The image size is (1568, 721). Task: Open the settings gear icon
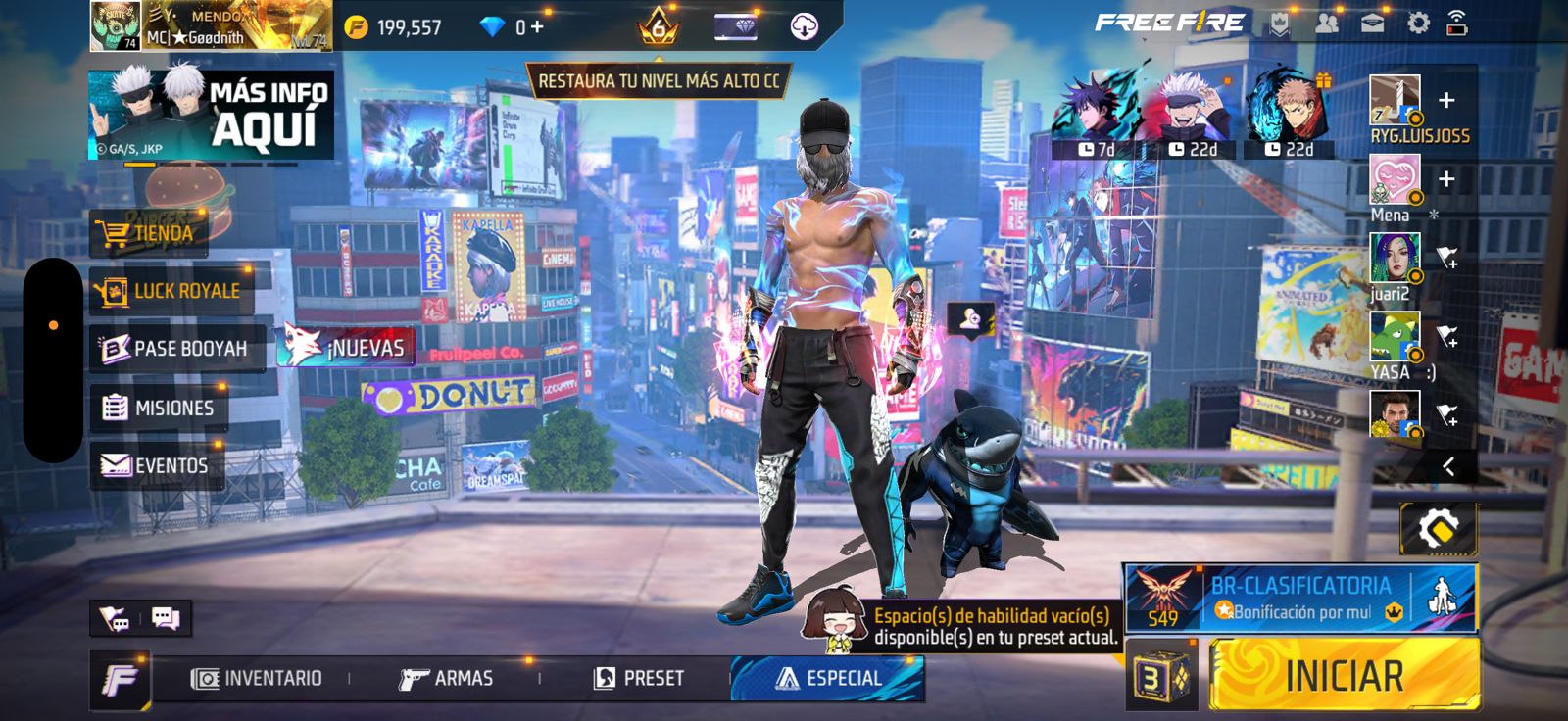[x=1418, y=24]
